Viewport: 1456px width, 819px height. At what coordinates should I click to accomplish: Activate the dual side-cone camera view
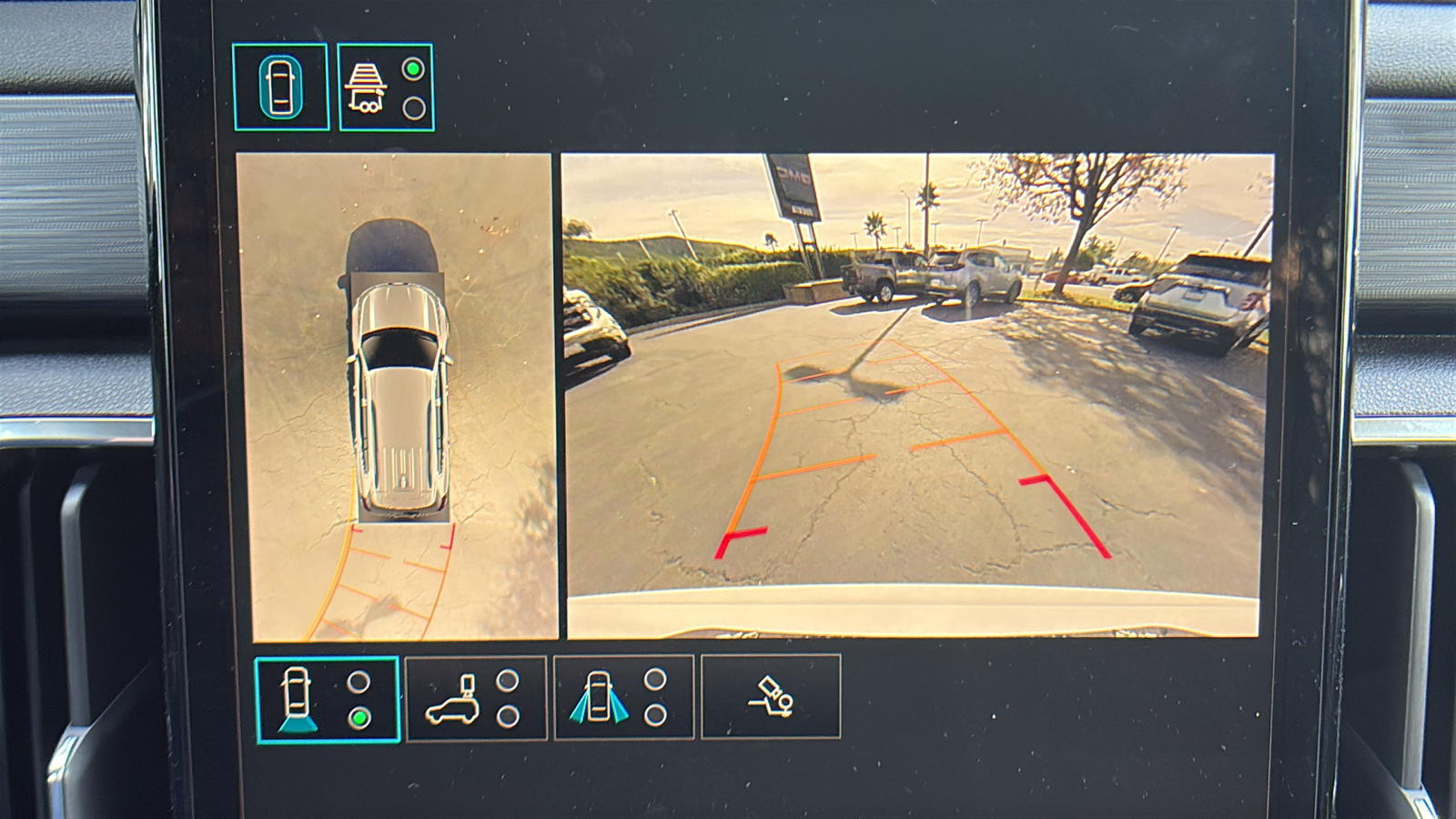[x=623, y=697]
